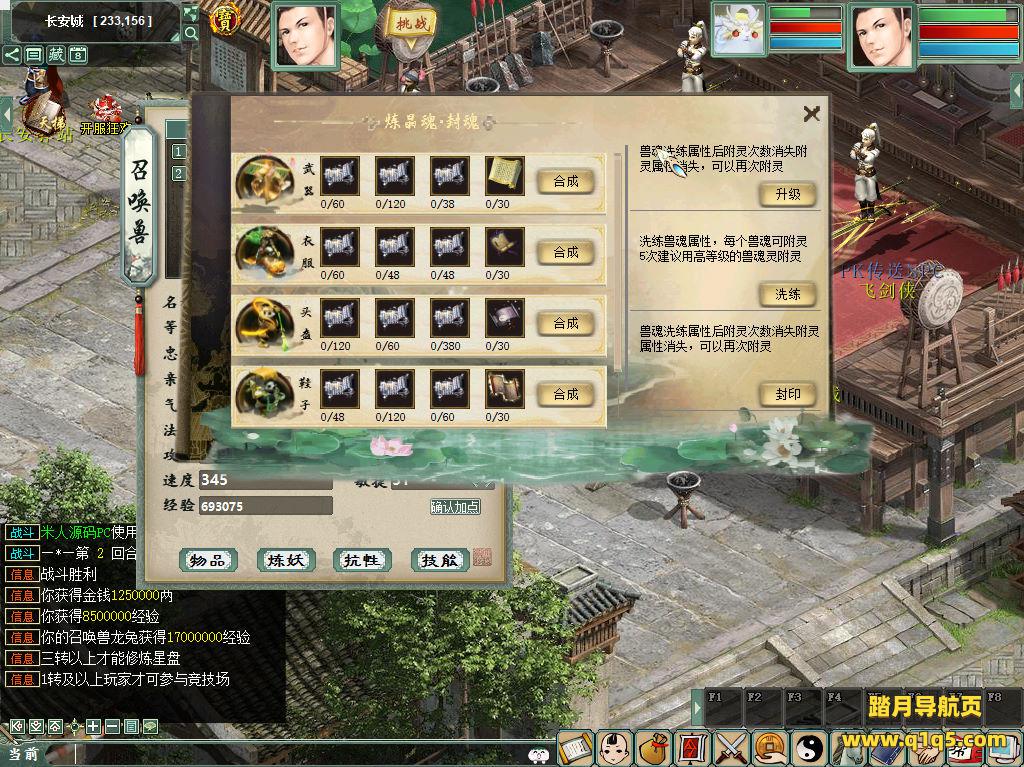
Task: Activate the 封印 button
Action: click(787, 394)
